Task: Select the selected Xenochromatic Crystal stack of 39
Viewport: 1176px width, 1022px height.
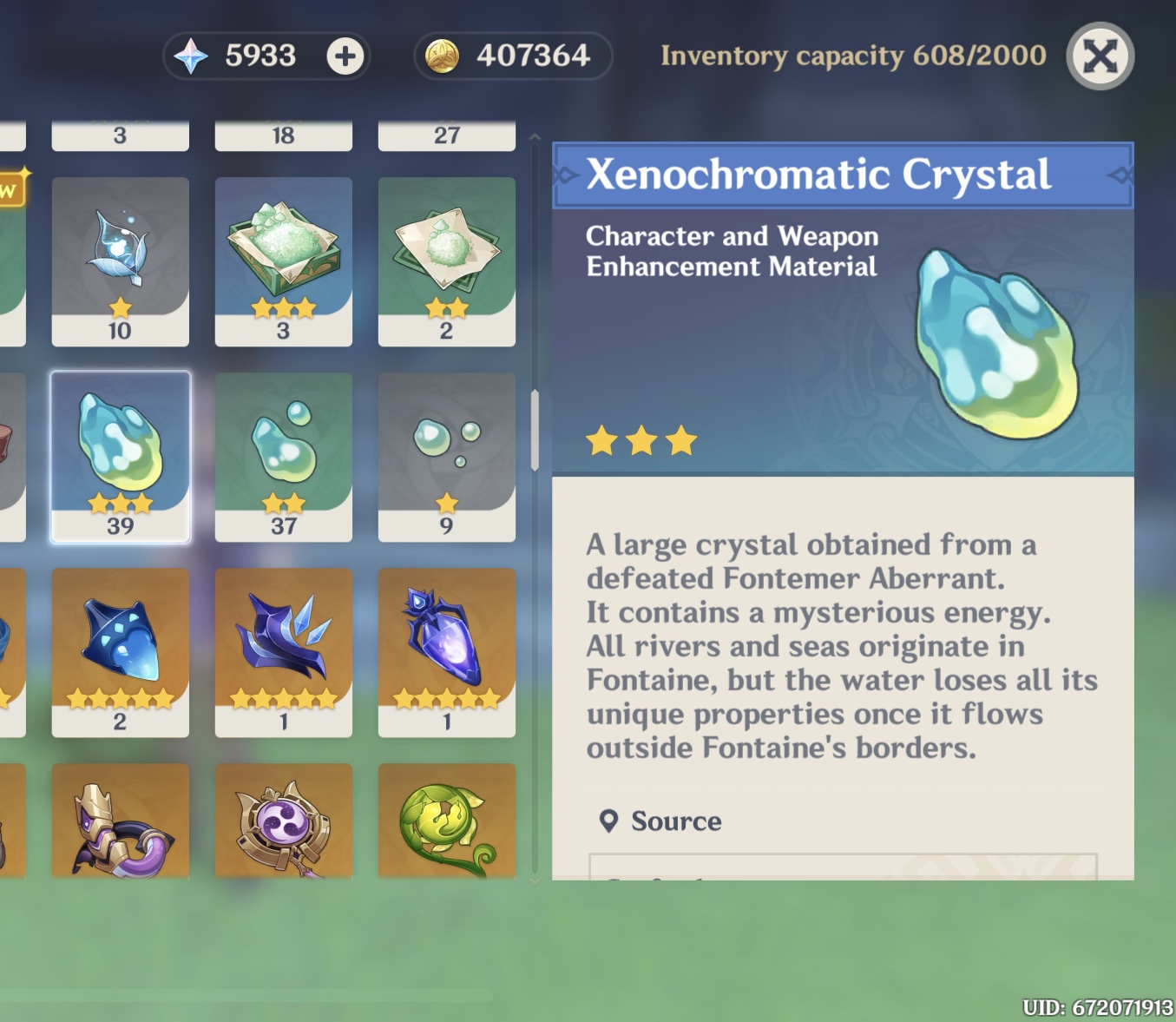Action: click(120, 452)
